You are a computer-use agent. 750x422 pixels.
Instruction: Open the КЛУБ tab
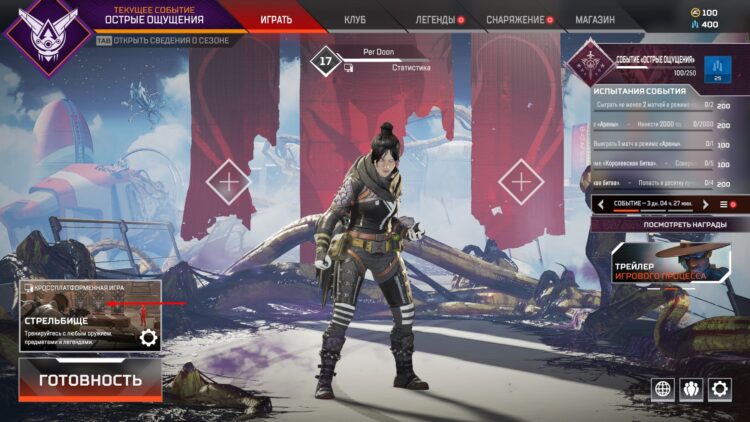coord(354,19)
